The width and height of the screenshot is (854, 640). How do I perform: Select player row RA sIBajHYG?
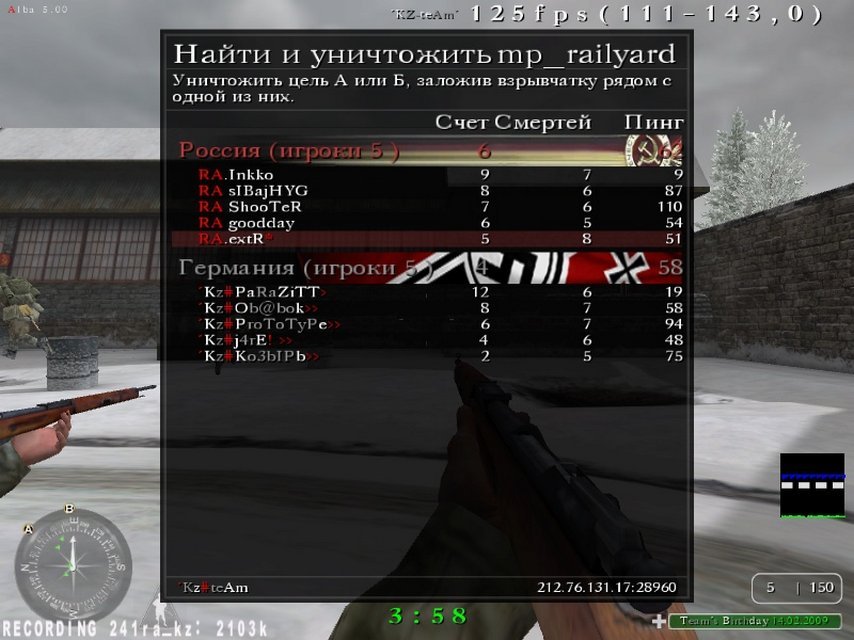click(x=430, y=191)
